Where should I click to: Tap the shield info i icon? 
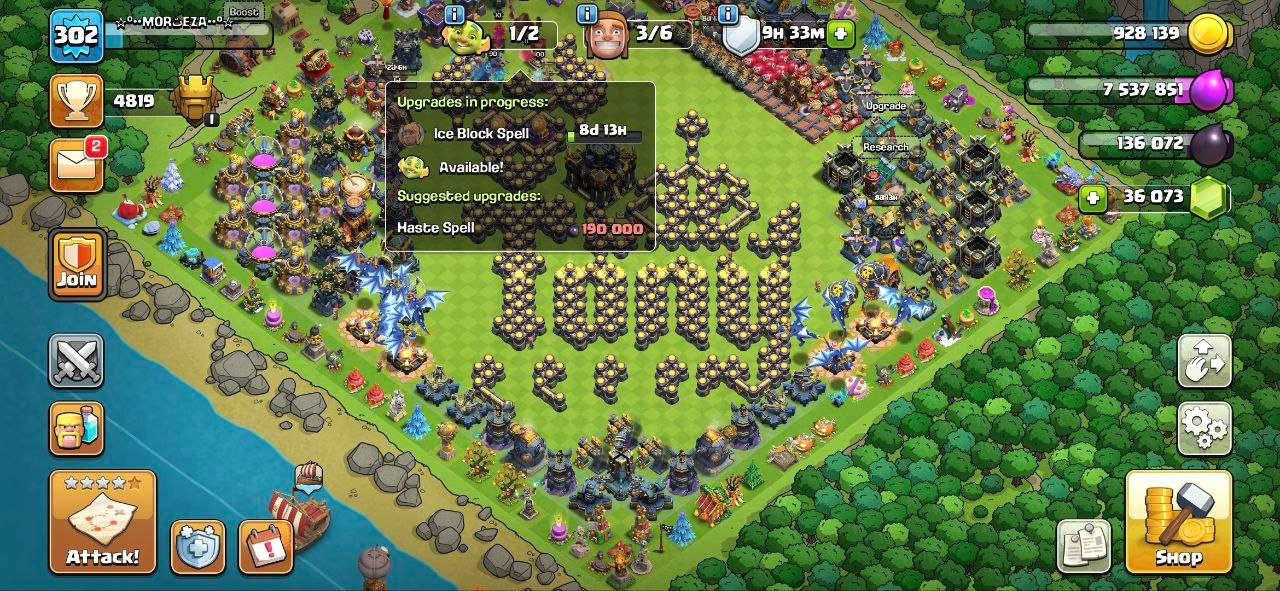(x=728, y=14)
